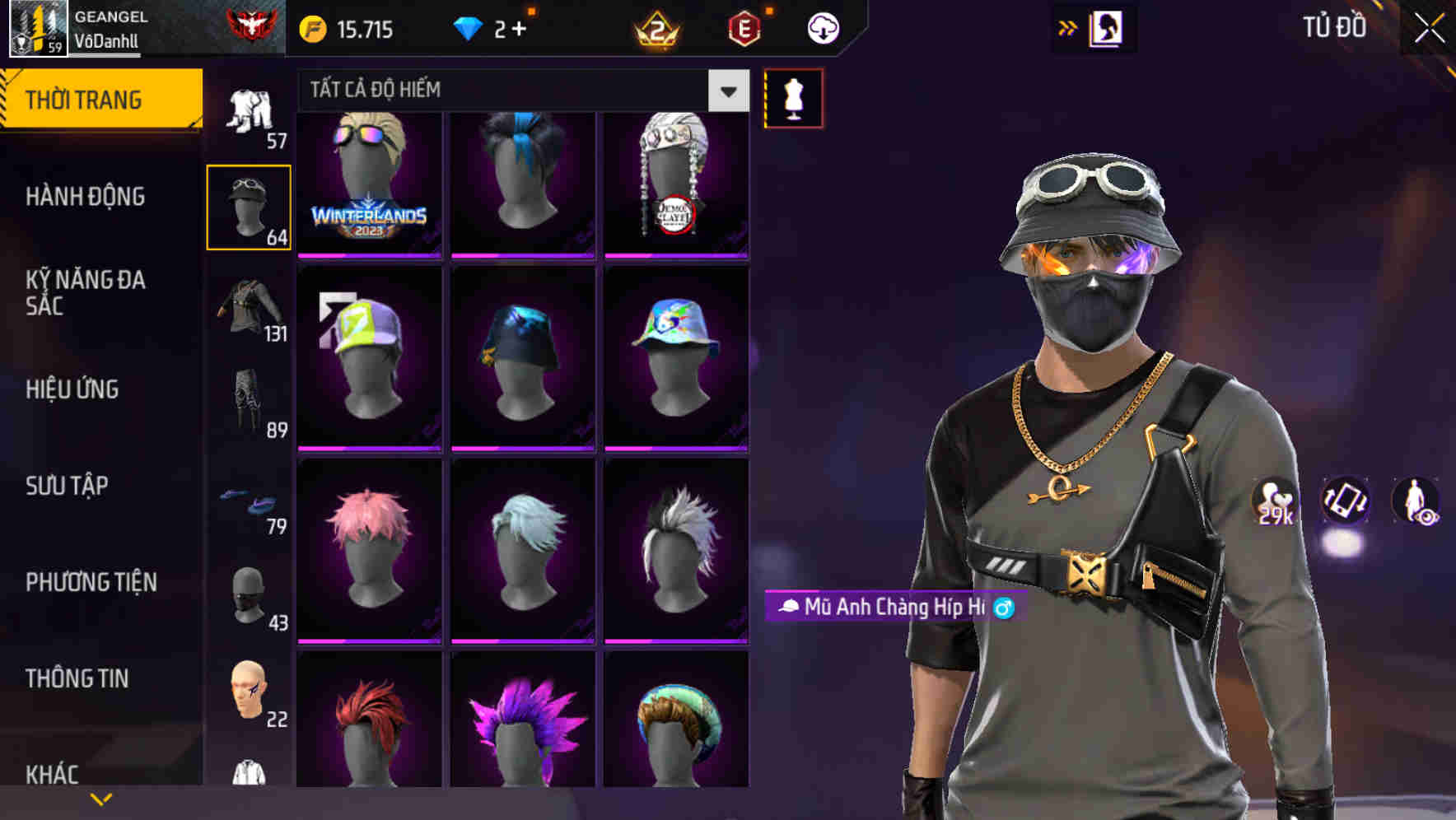Expand more categories with the bottom chevron

pyautogui.click(x=100, y=797)
